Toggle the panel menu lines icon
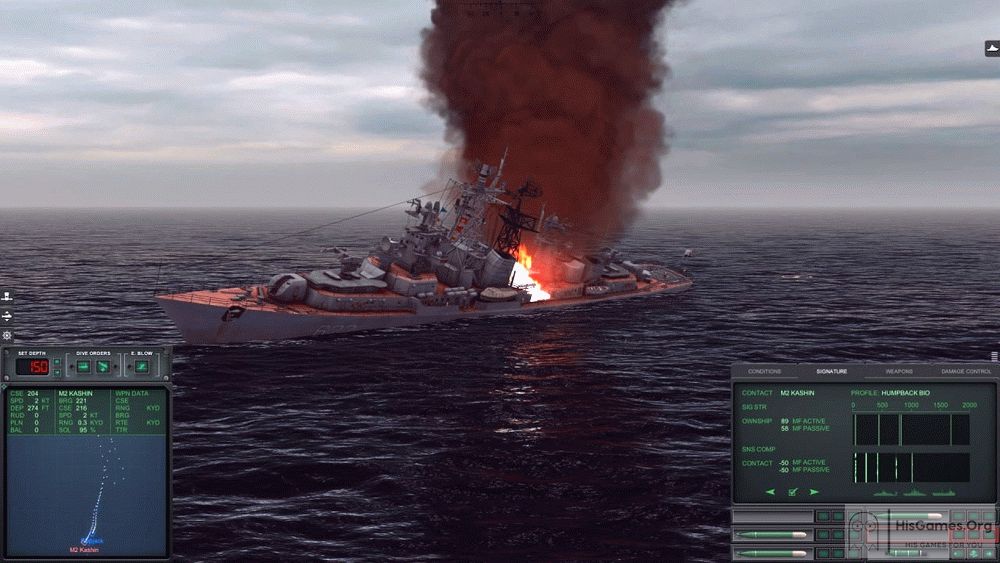The height and width of the screenshot is (563, 1000). (994, 355)
